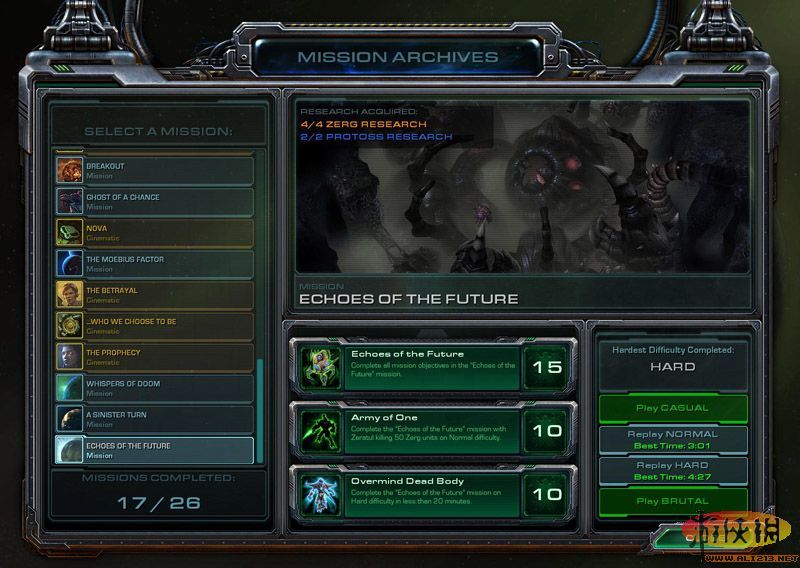View the Echoes of the Future achievement

433,367
